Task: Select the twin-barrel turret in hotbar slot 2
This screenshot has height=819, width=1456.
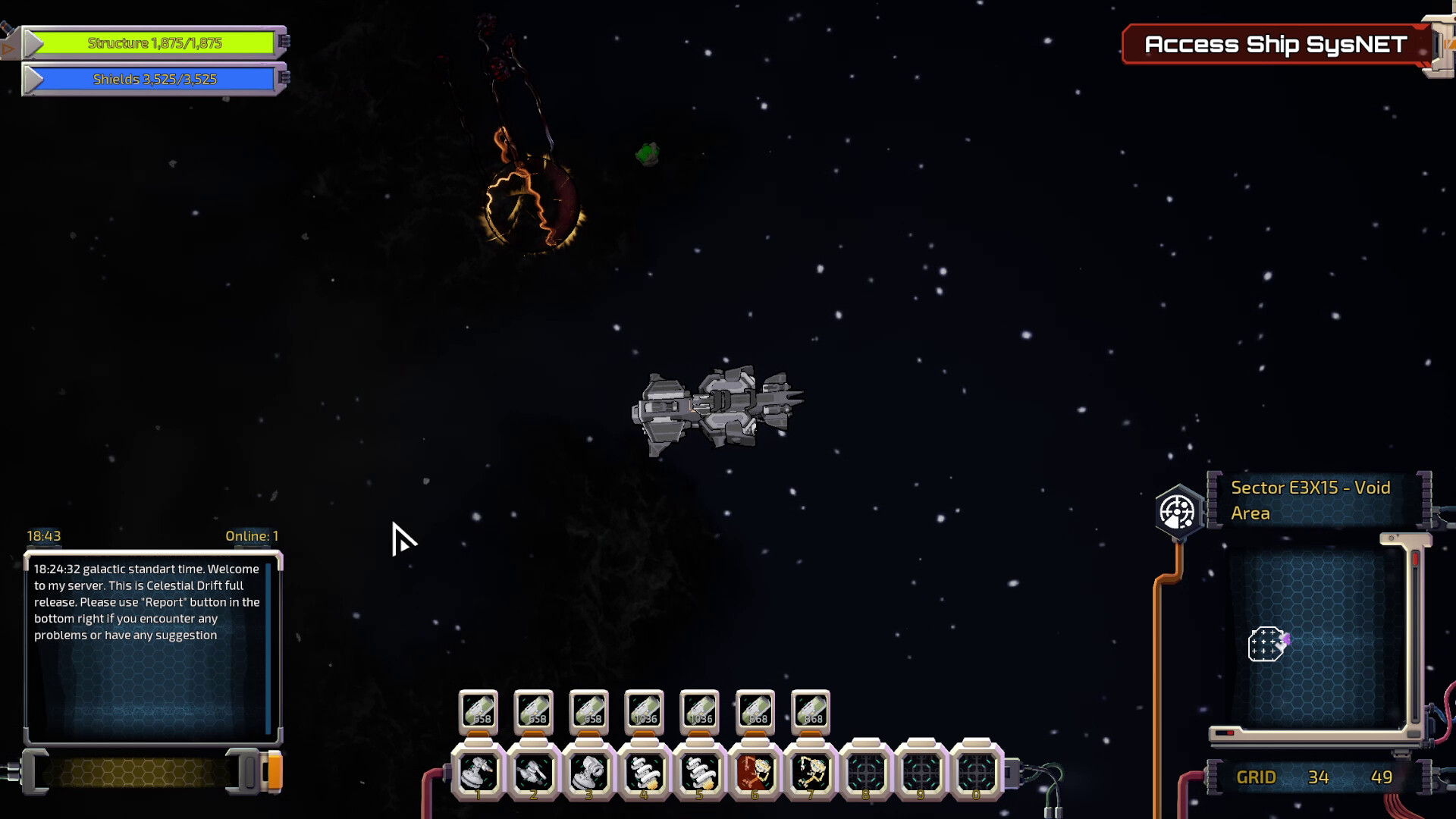Action: (x=534, y=772)
